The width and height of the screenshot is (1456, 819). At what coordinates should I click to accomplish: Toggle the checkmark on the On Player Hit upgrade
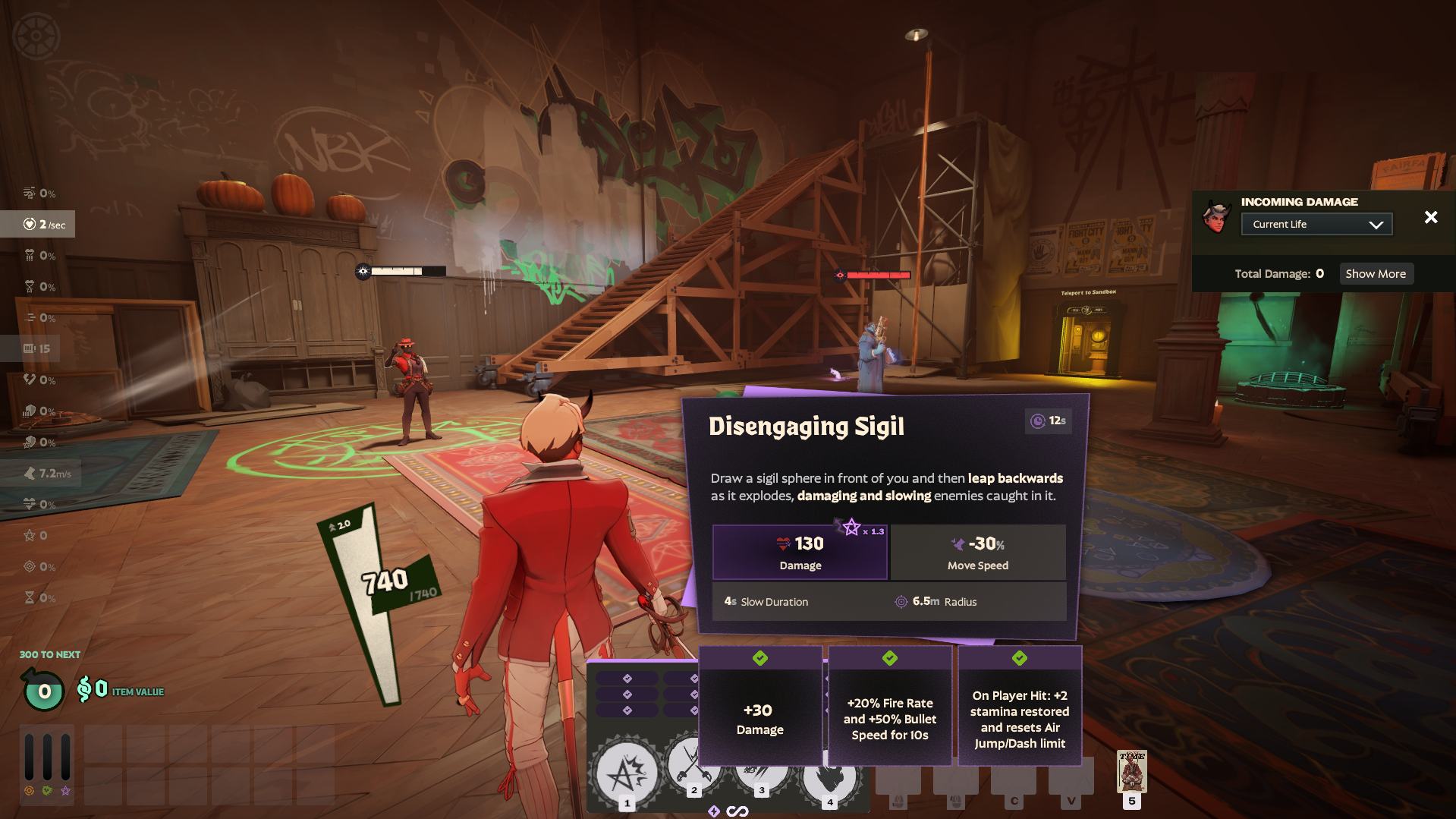tap(1020, 659)
